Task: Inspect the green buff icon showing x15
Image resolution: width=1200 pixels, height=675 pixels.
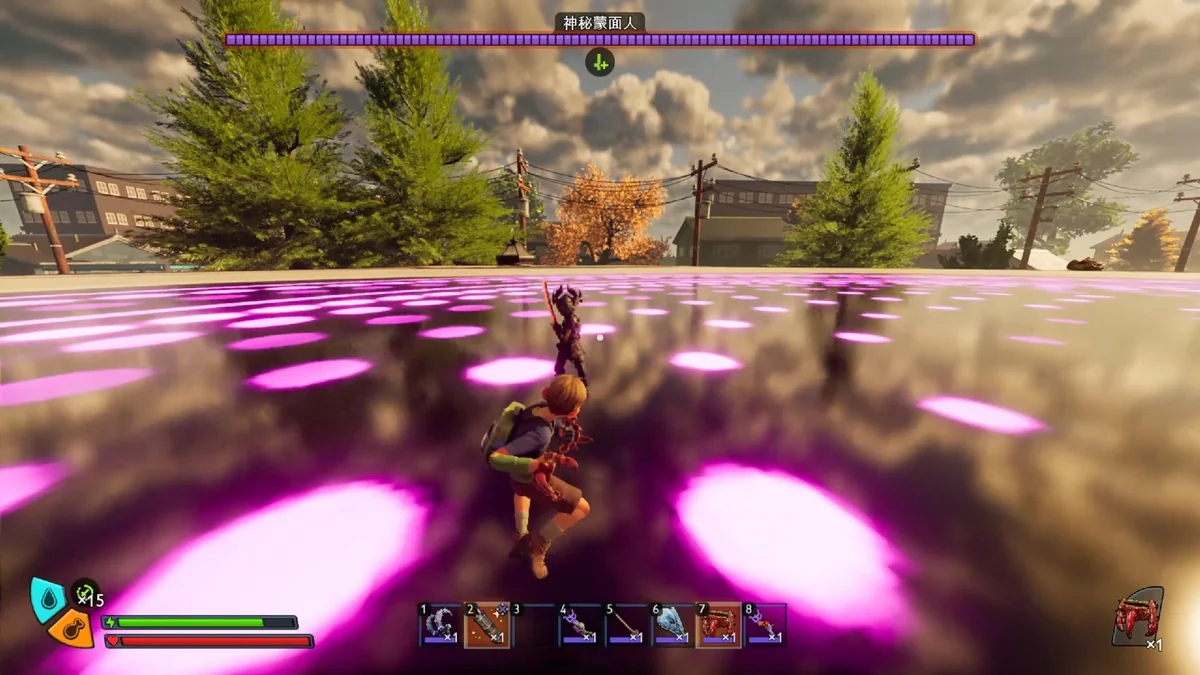Action: click(x=85, y=593)
